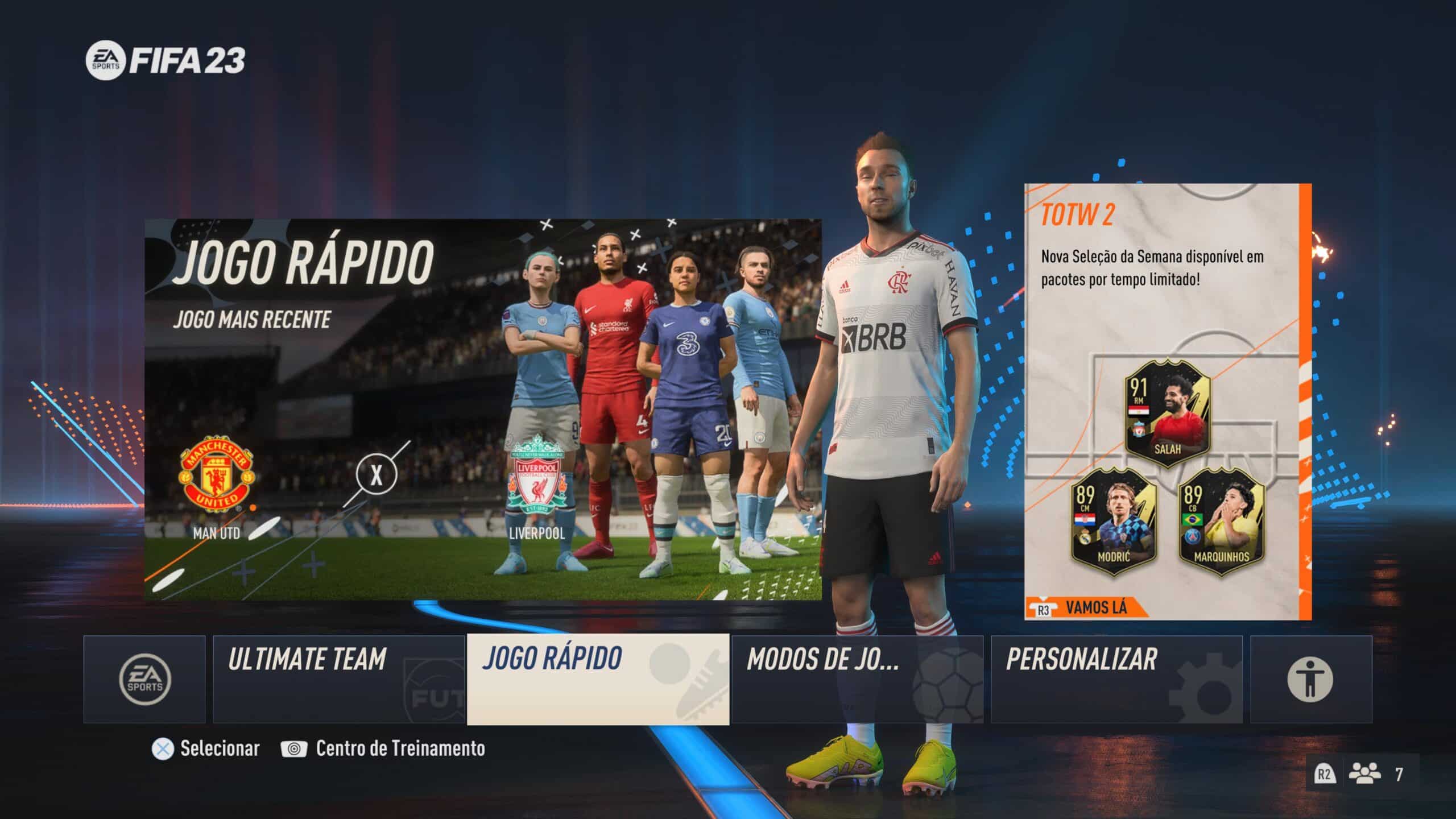Open the Ultimate Team menu

tap(339, 679)
